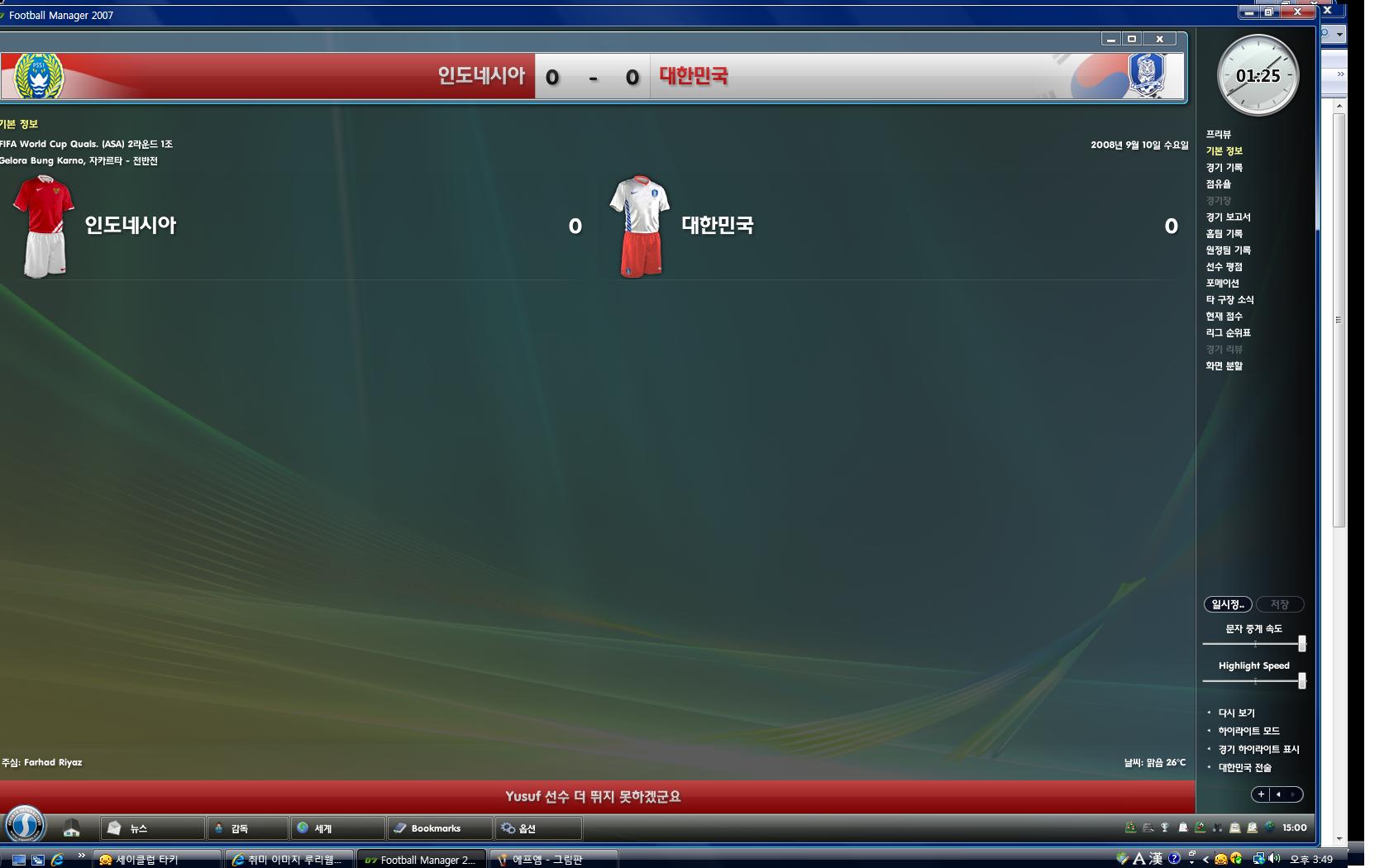Open 원정팀 기록 away team stats

coord(1228,250)
